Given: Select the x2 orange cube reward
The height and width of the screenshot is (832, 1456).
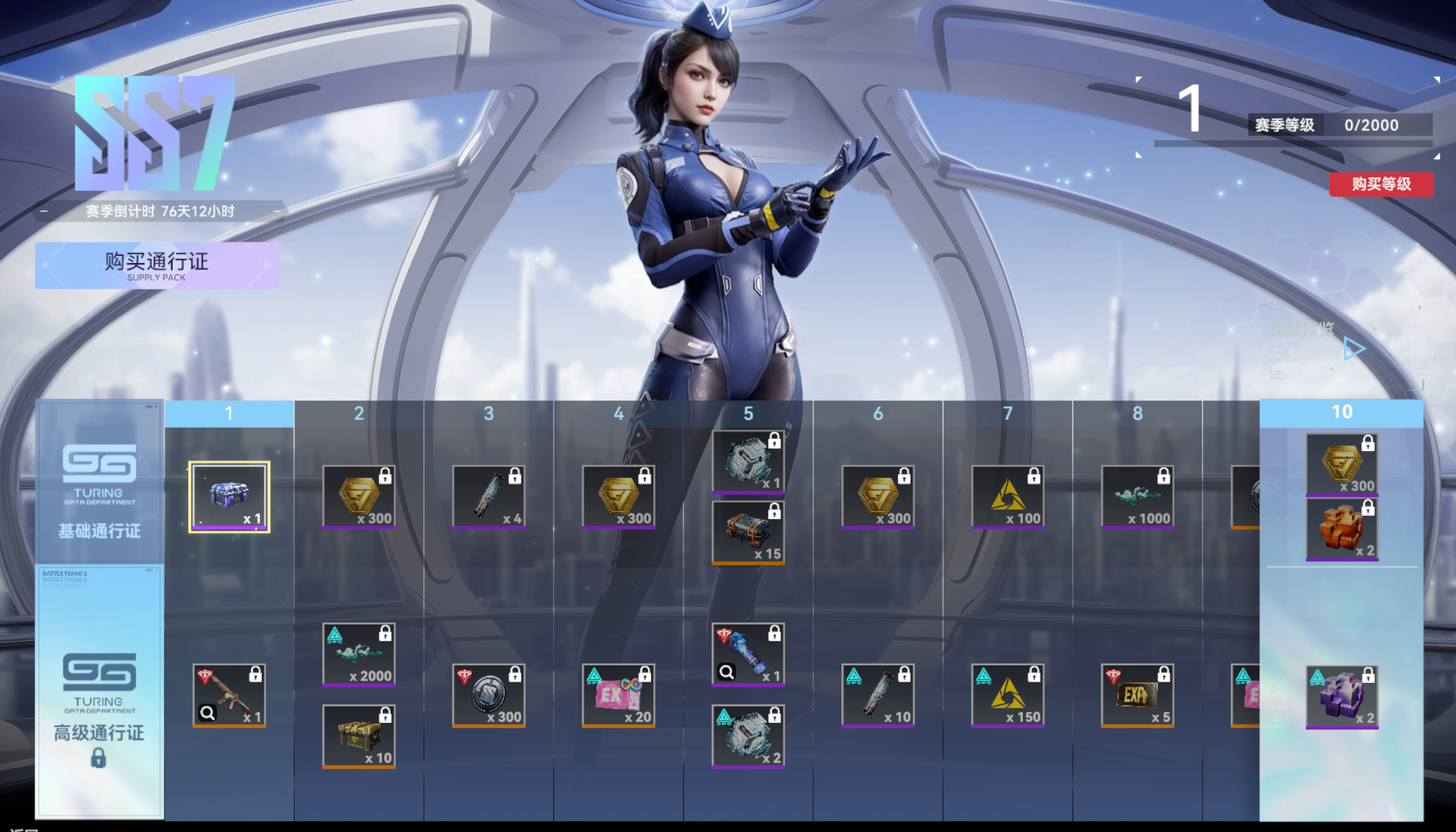Looking at the screenshot, I should tap(1342, 529).
